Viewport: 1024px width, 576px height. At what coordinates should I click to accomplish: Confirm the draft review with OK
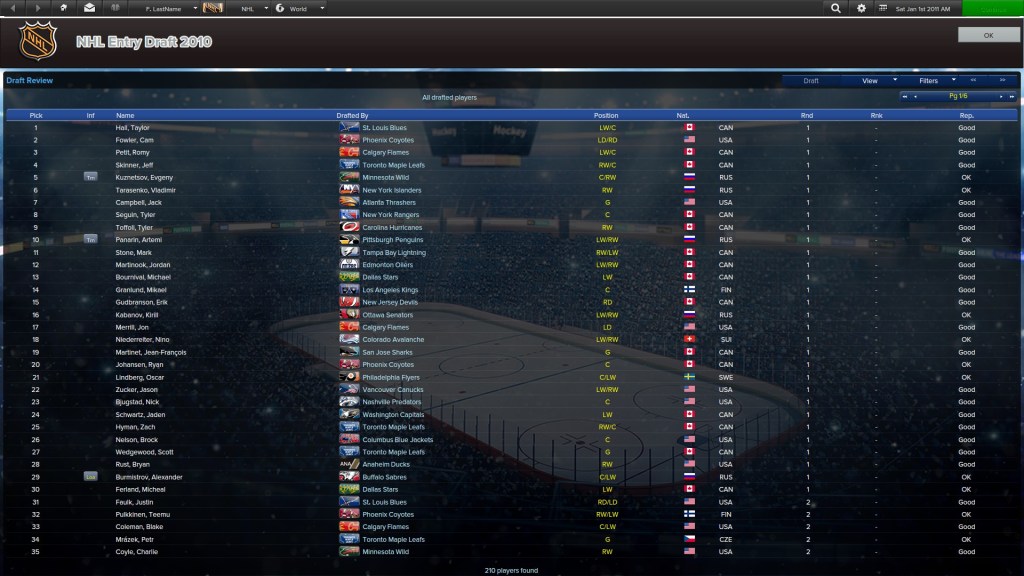coord(988,35)
